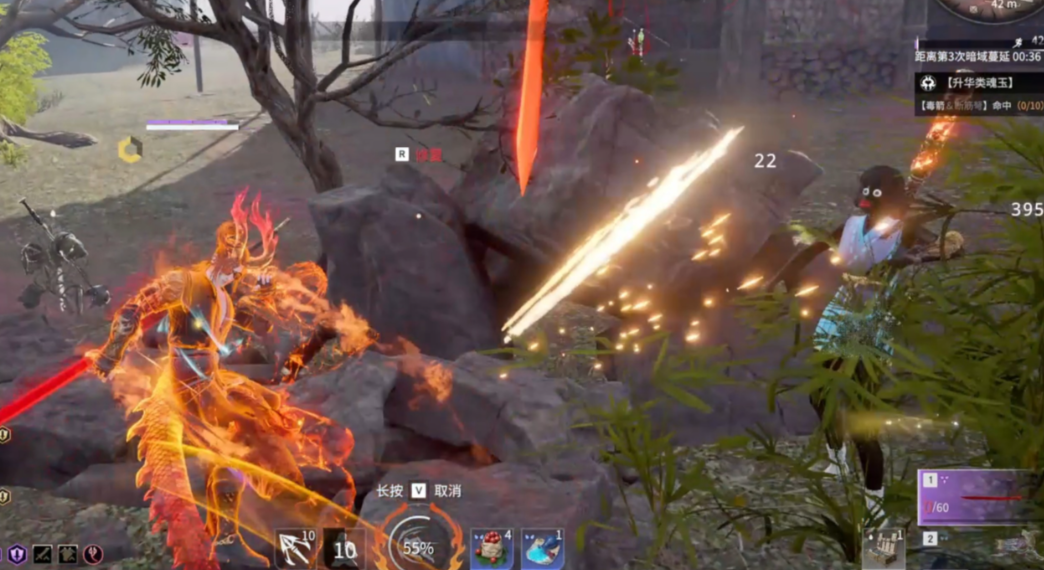Open the repair kit item slot
Viewport: 1044px width, 570px height.
[x=882, y=548]
